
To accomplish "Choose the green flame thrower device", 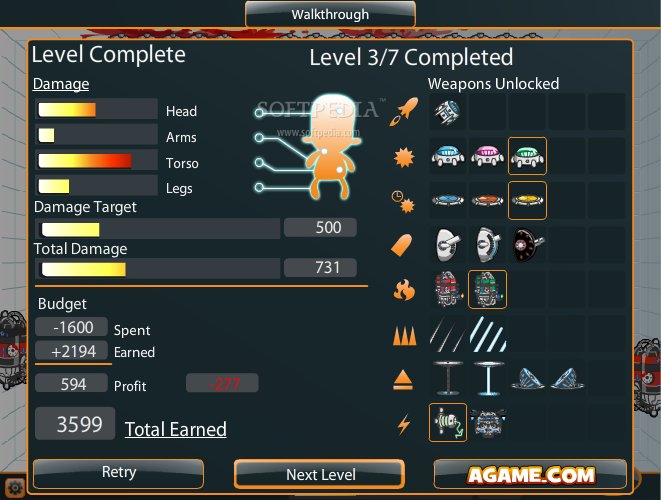I will coord(488,290).
